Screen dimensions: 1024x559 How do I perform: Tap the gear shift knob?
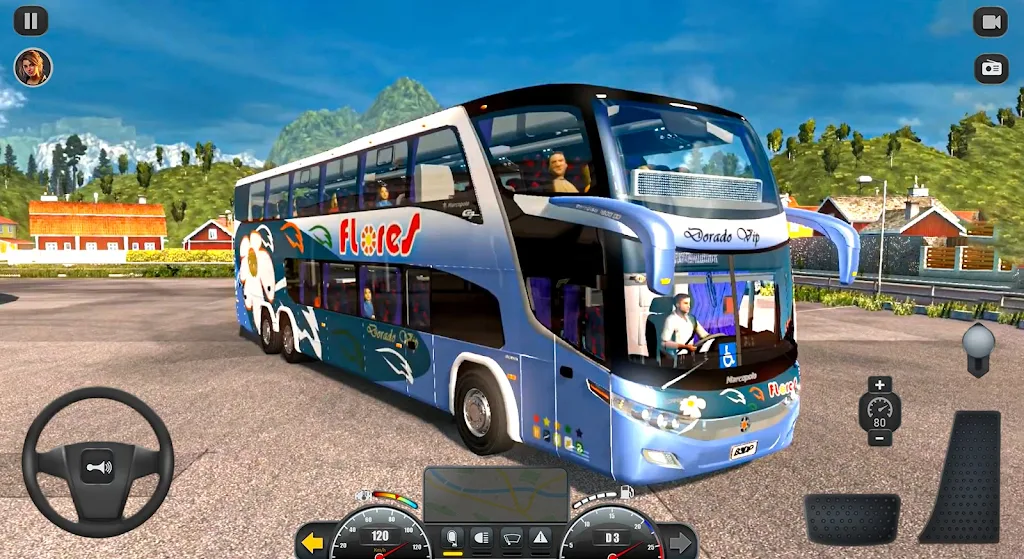(x=978, y=341)
